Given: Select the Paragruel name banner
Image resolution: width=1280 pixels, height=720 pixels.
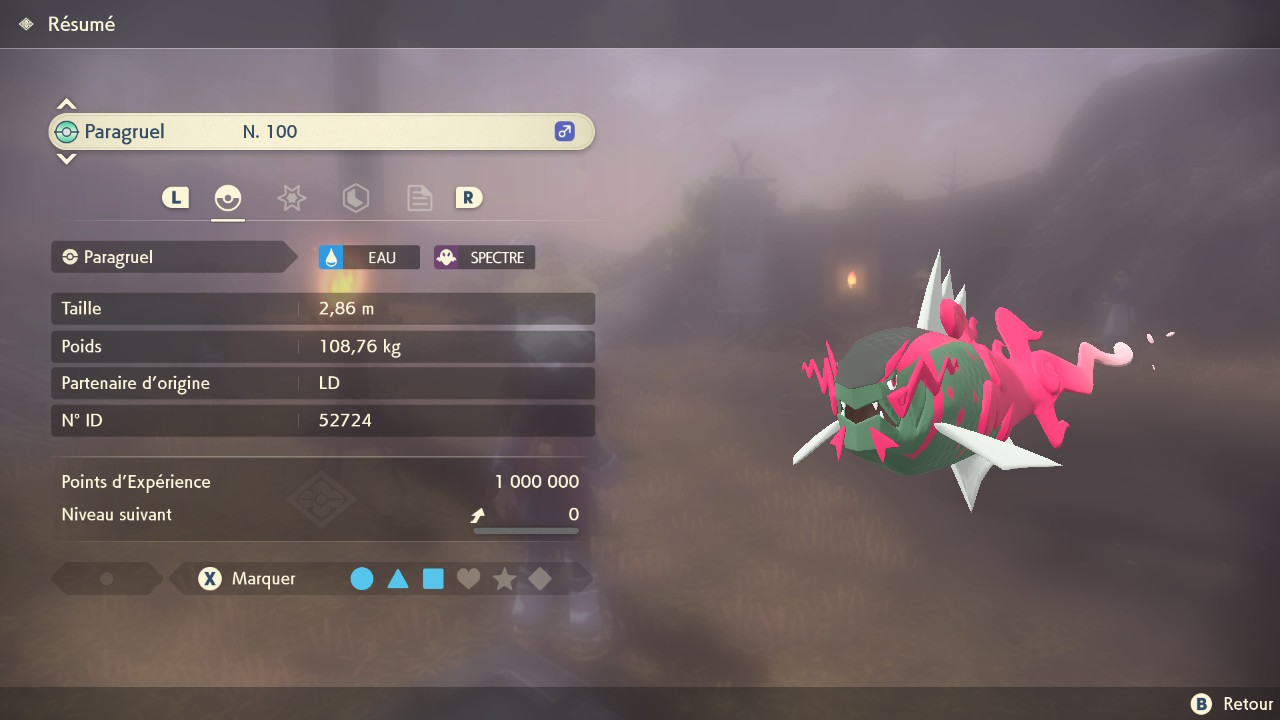Looking at the screenshot, I should click(320, 132).
